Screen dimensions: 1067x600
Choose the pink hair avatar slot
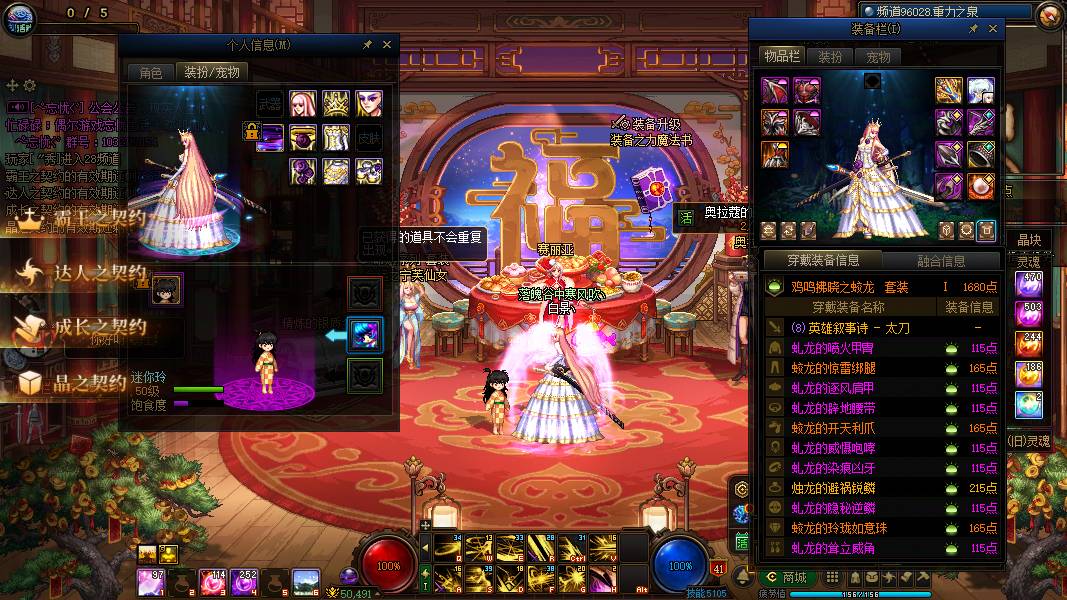tap(303, 103)
